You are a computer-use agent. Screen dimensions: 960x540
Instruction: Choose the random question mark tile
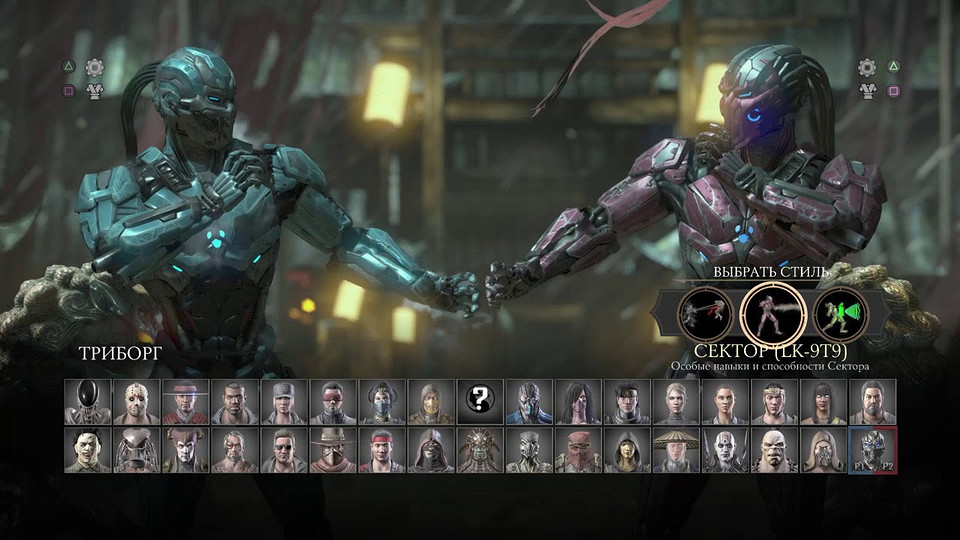(x=480, y=402)
